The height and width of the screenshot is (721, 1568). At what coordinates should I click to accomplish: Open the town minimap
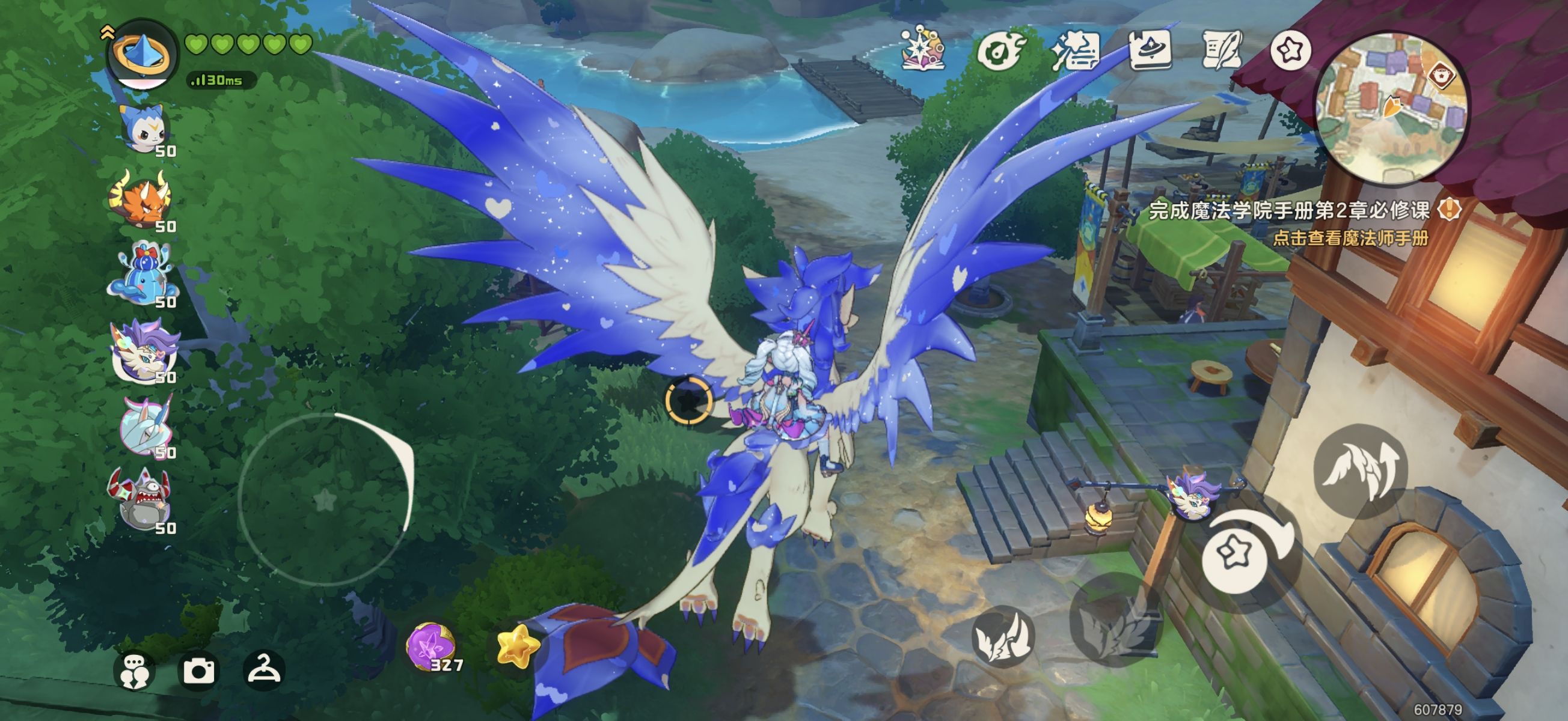point(1392,108)
